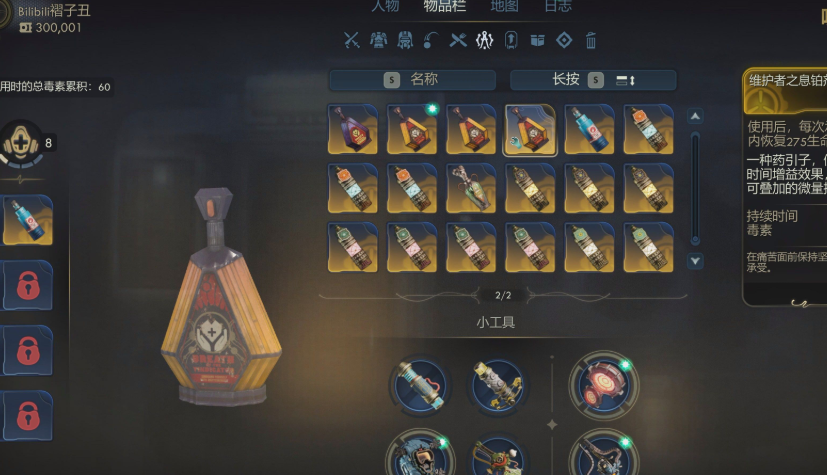Image resolution: width=827 pixels, height=475 pixels.
Task: Pick the brass clawed cylinder gadget
Action: click(x=499, y=386)
